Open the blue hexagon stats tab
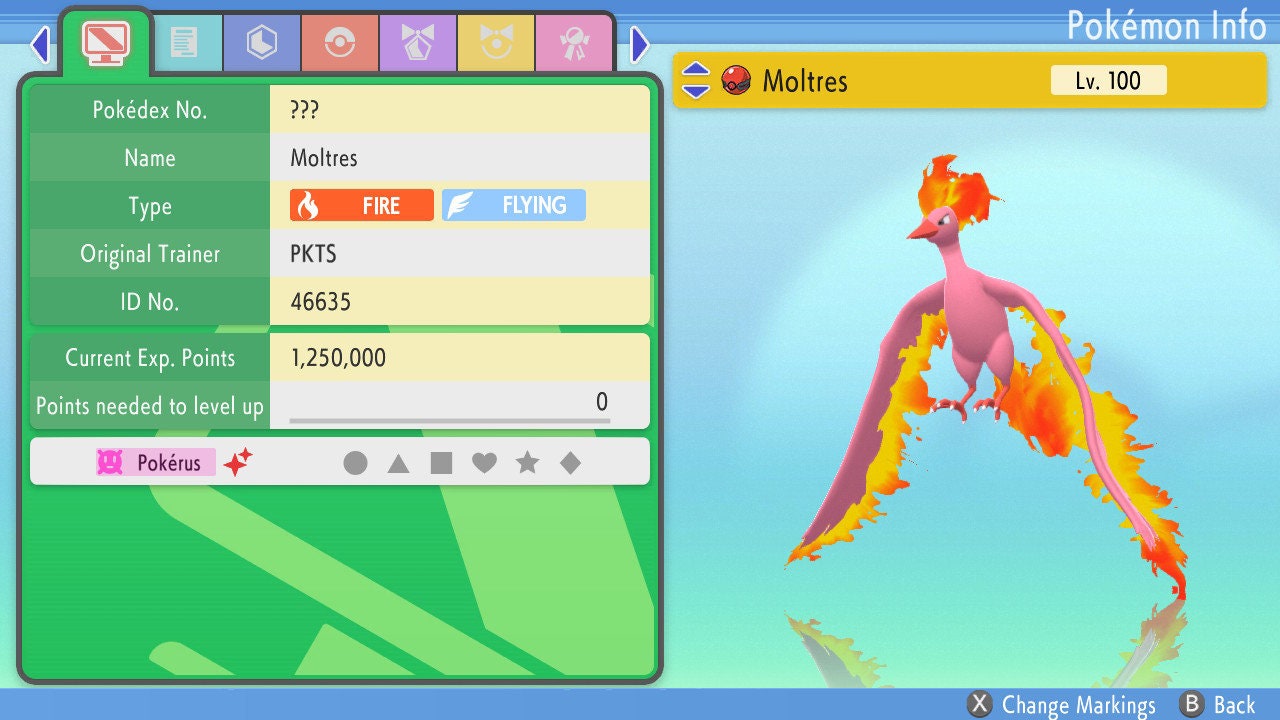This screenshot has height=720, width=1280. 261,42
